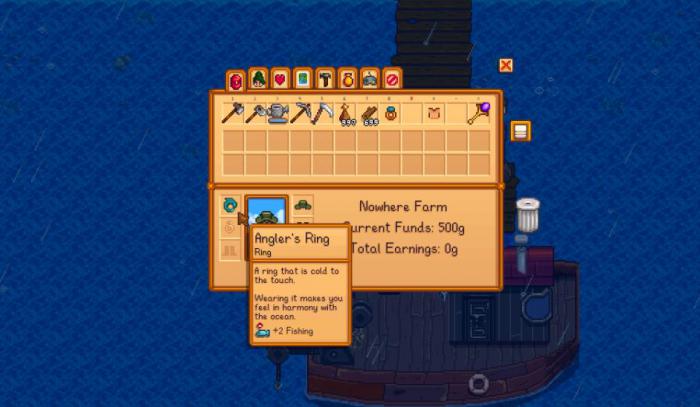Select the axe in the inventory
The height and width of the screenshot is (407, 700).
point(232,114)
